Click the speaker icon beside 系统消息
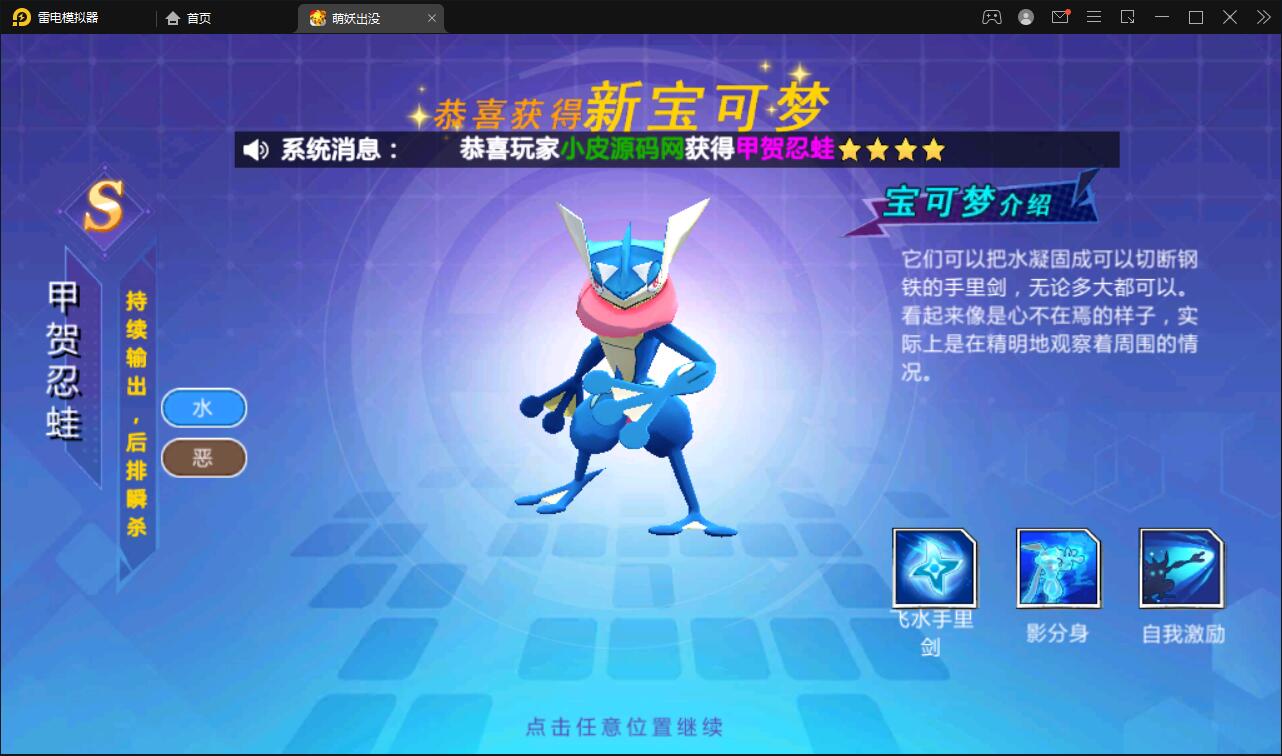The width and height of the screenshot is (1282, 756). (x=253, y=150)
